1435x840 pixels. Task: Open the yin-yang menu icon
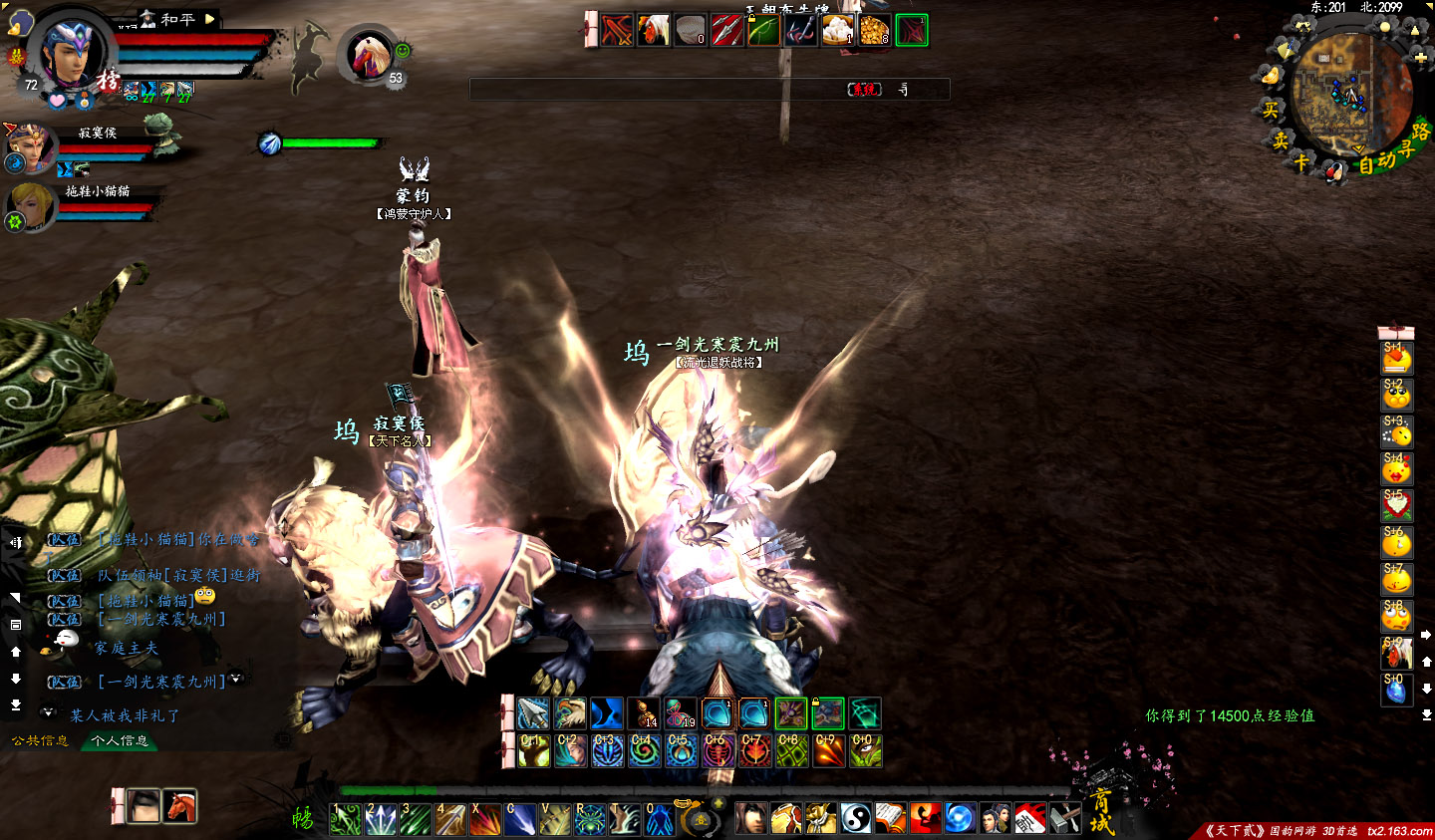coord(856,818)
